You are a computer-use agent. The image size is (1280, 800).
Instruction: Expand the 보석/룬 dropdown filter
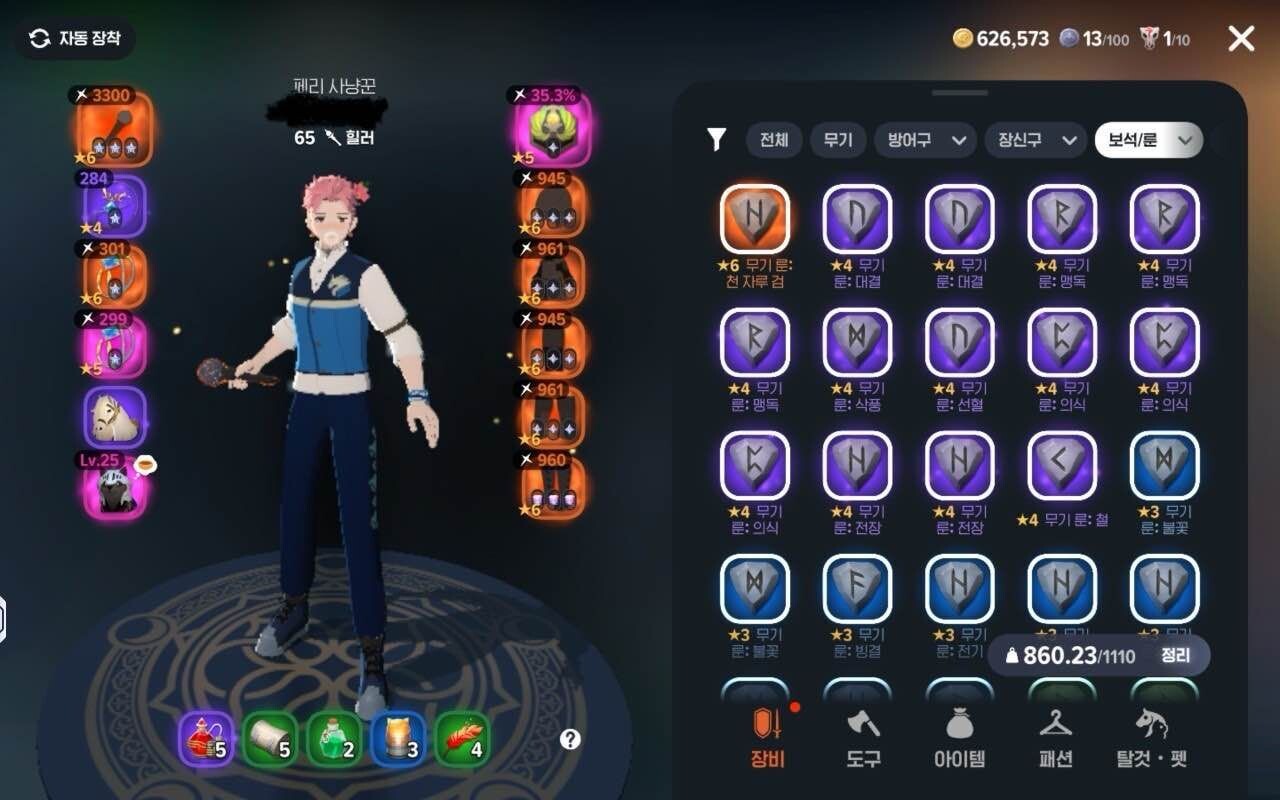(x=1148, y=141)
